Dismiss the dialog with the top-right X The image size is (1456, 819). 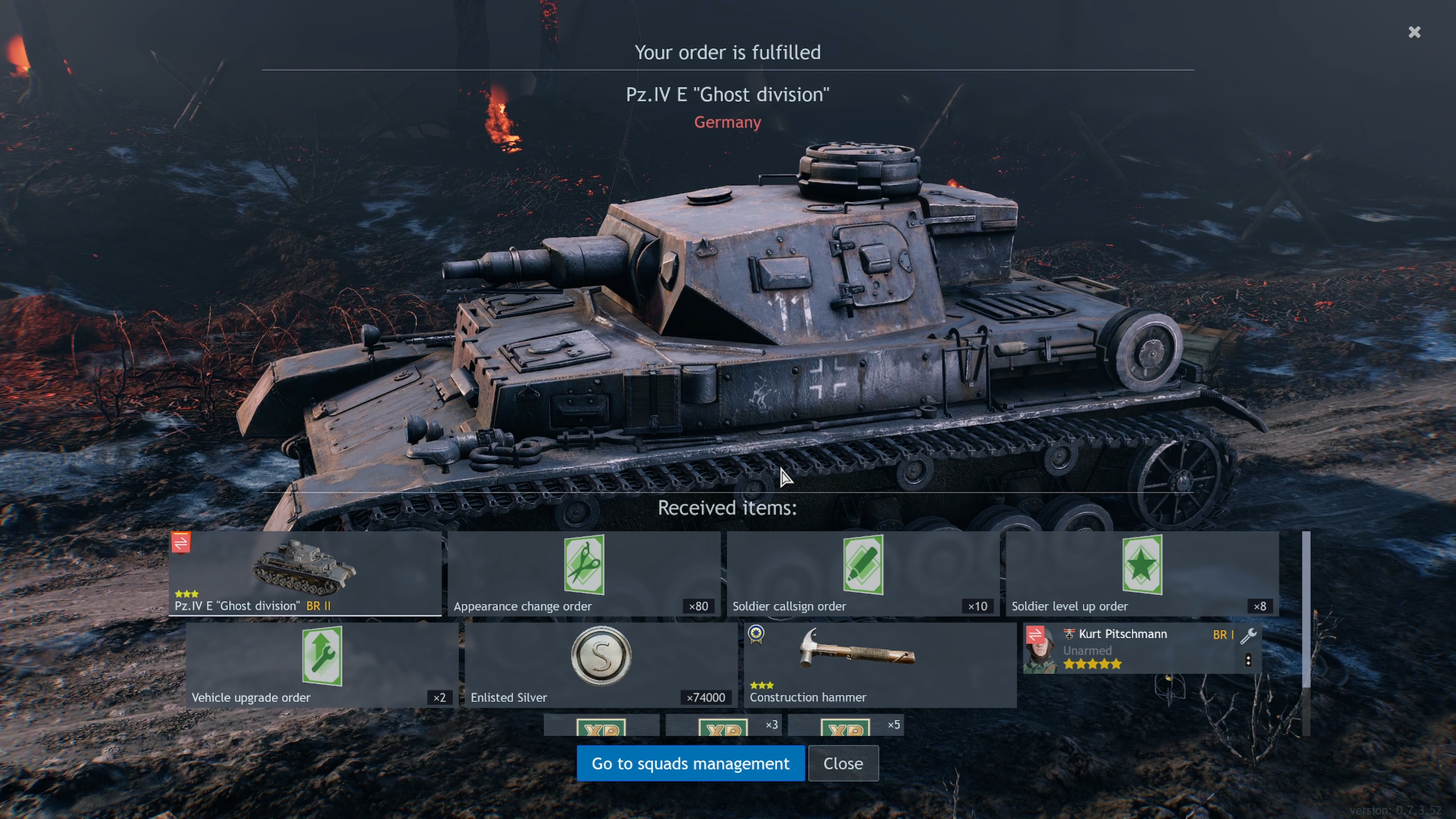pos(1414,32)
